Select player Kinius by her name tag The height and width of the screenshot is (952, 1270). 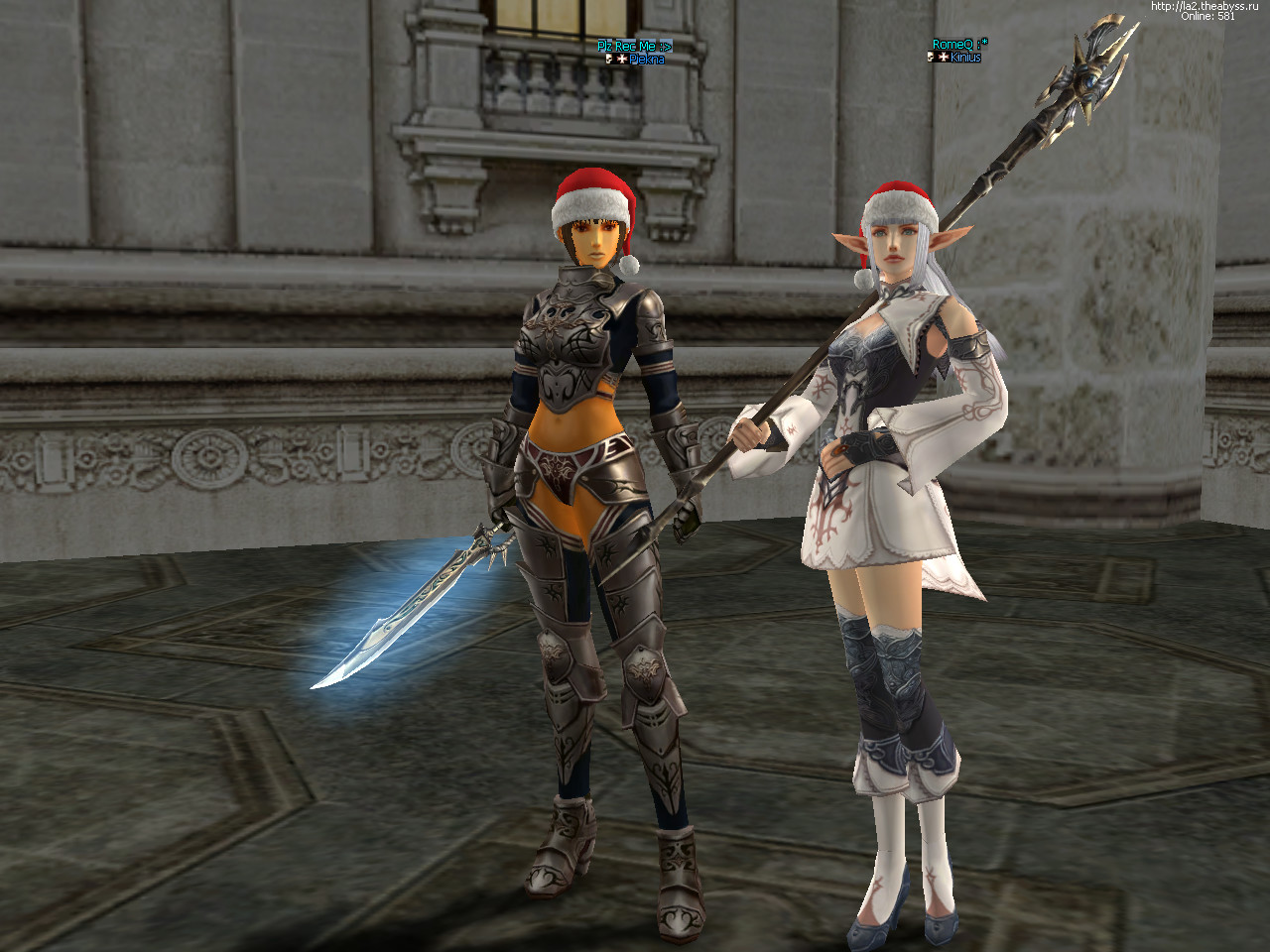coord(964,58)
